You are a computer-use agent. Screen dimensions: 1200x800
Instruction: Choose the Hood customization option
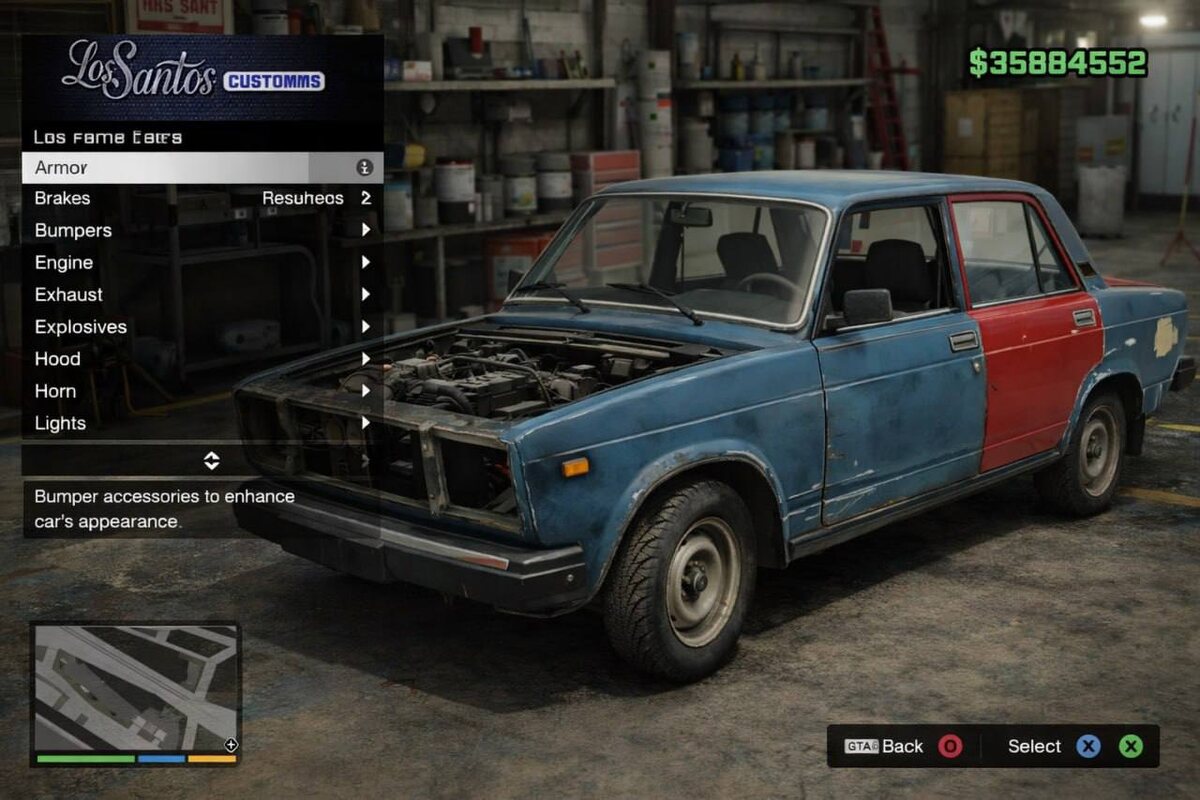(202, 358)
